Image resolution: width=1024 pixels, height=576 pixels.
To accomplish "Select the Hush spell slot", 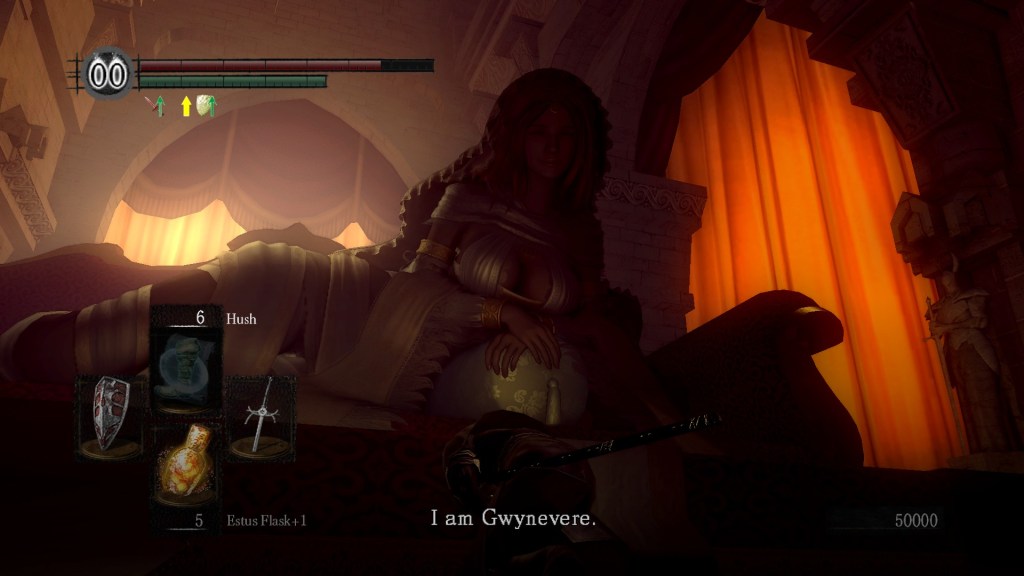I will [185, 360].
